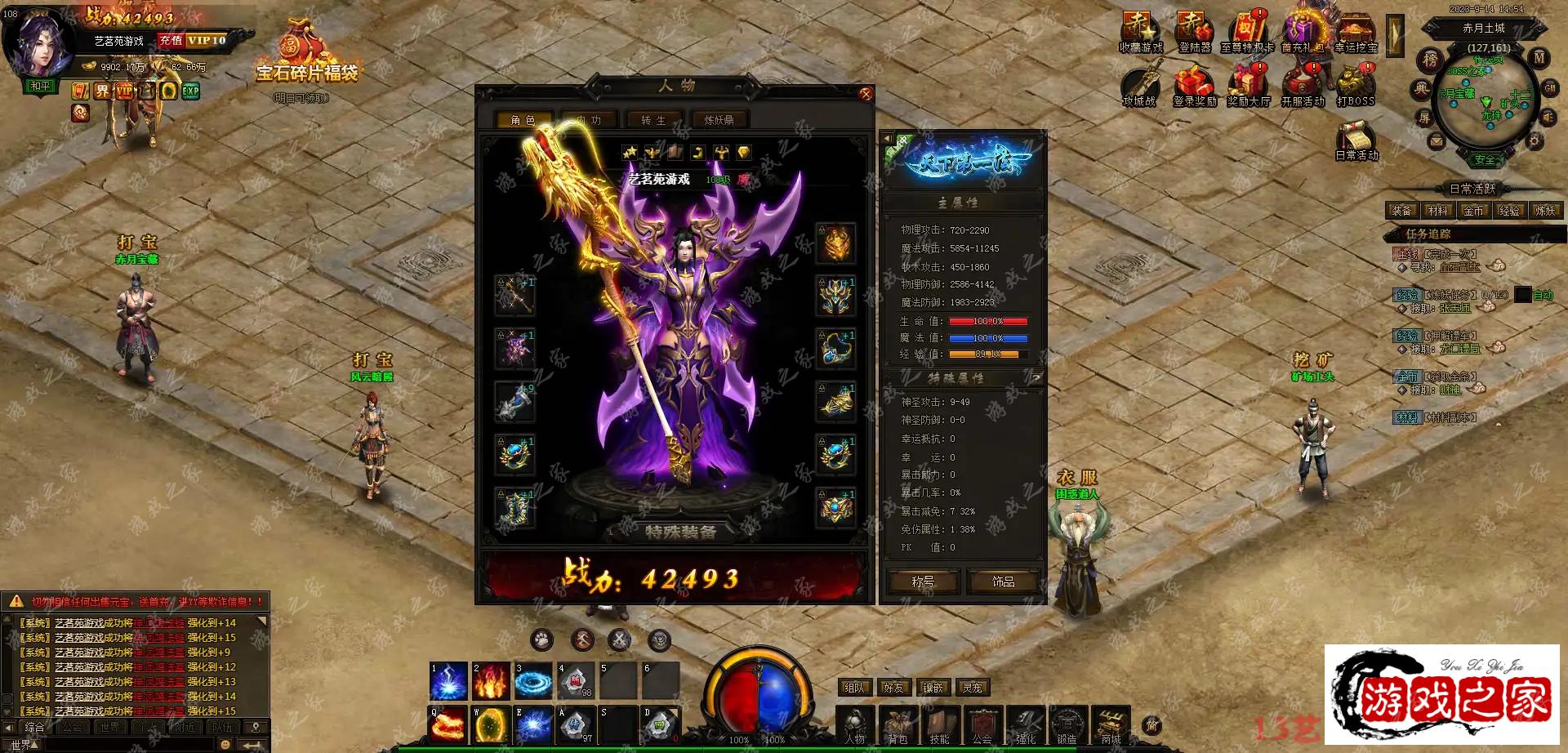Click the 组队 team button
This screenshot has width=1568, height=753.
coord(854,688)
